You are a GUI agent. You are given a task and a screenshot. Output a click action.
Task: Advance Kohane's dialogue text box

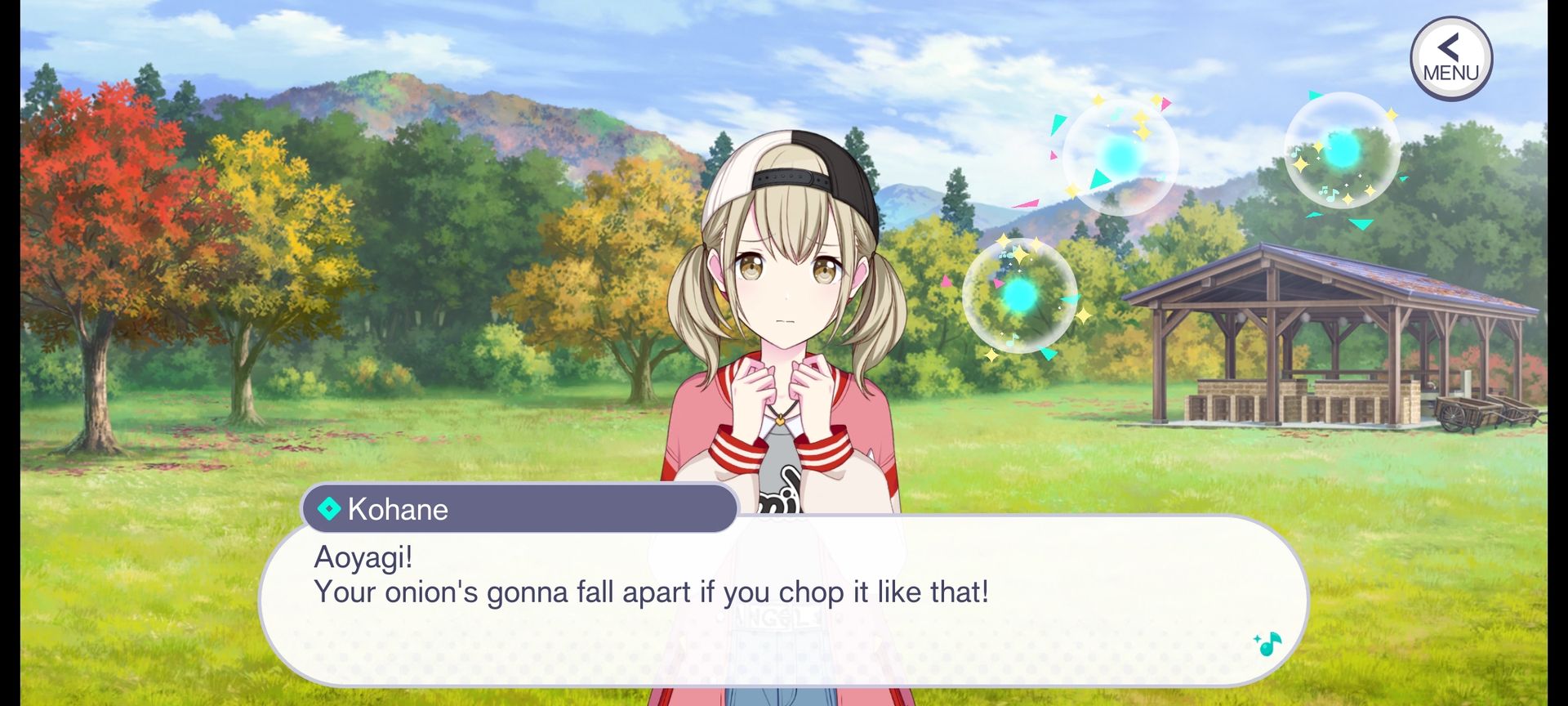point(782,601)
